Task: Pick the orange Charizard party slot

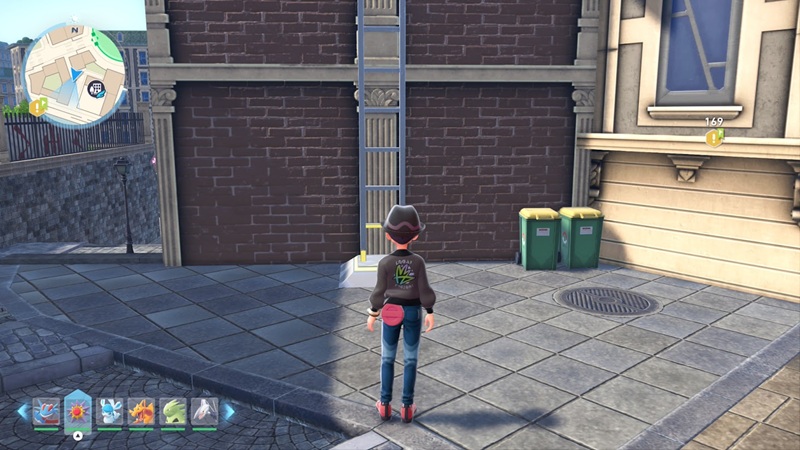Action: tap(141, 411)
